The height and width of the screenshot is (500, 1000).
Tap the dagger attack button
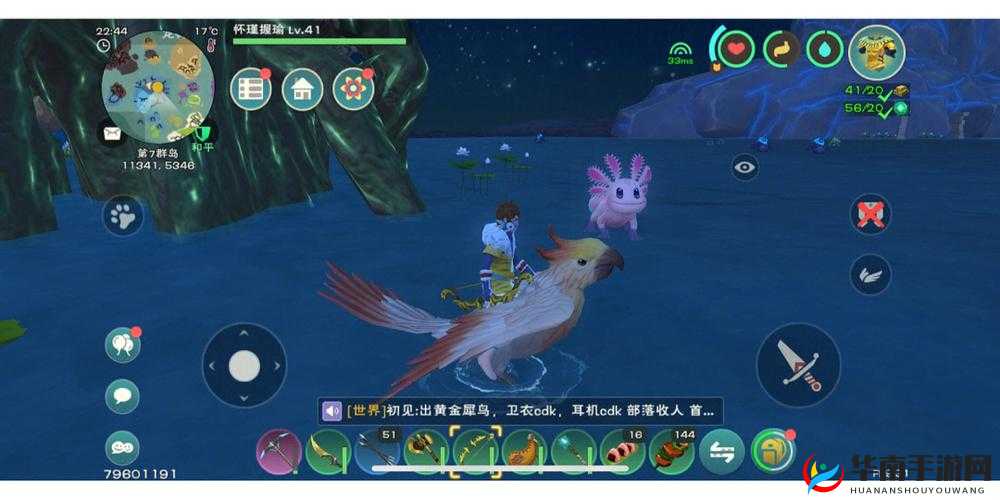[798, 364]
